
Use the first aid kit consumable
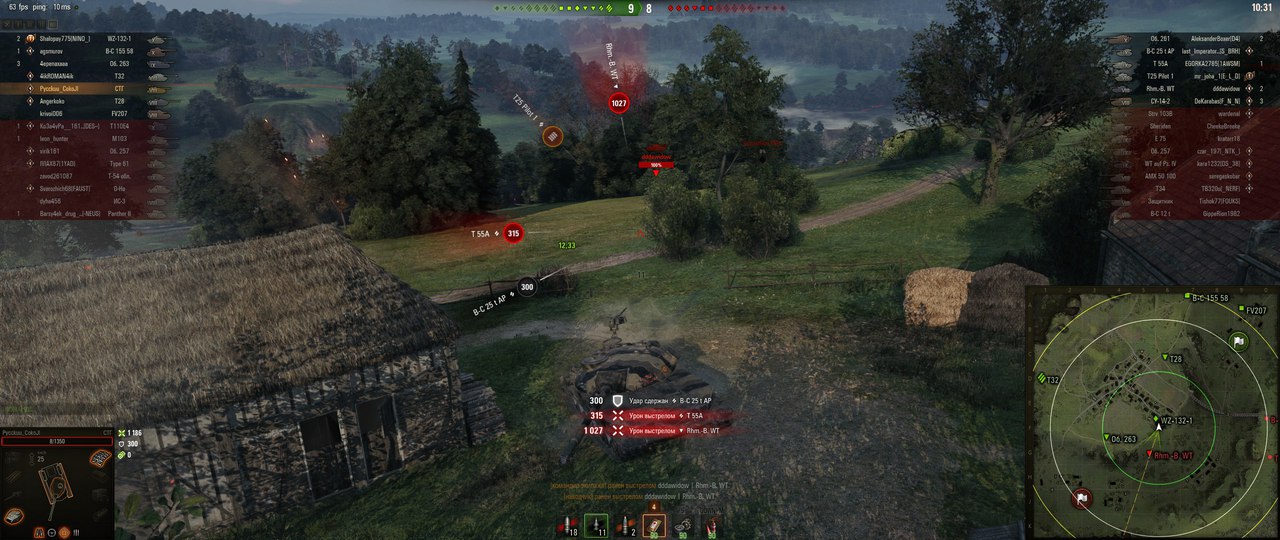click(x=653, y=525)
